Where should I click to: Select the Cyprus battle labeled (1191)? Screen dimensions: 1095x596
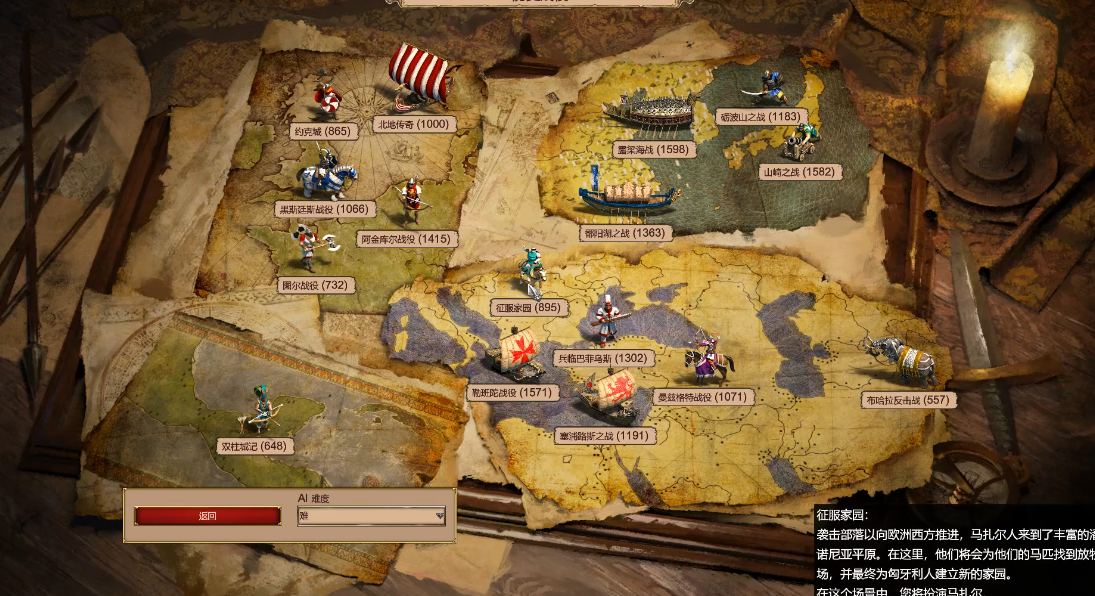point(606,436)
